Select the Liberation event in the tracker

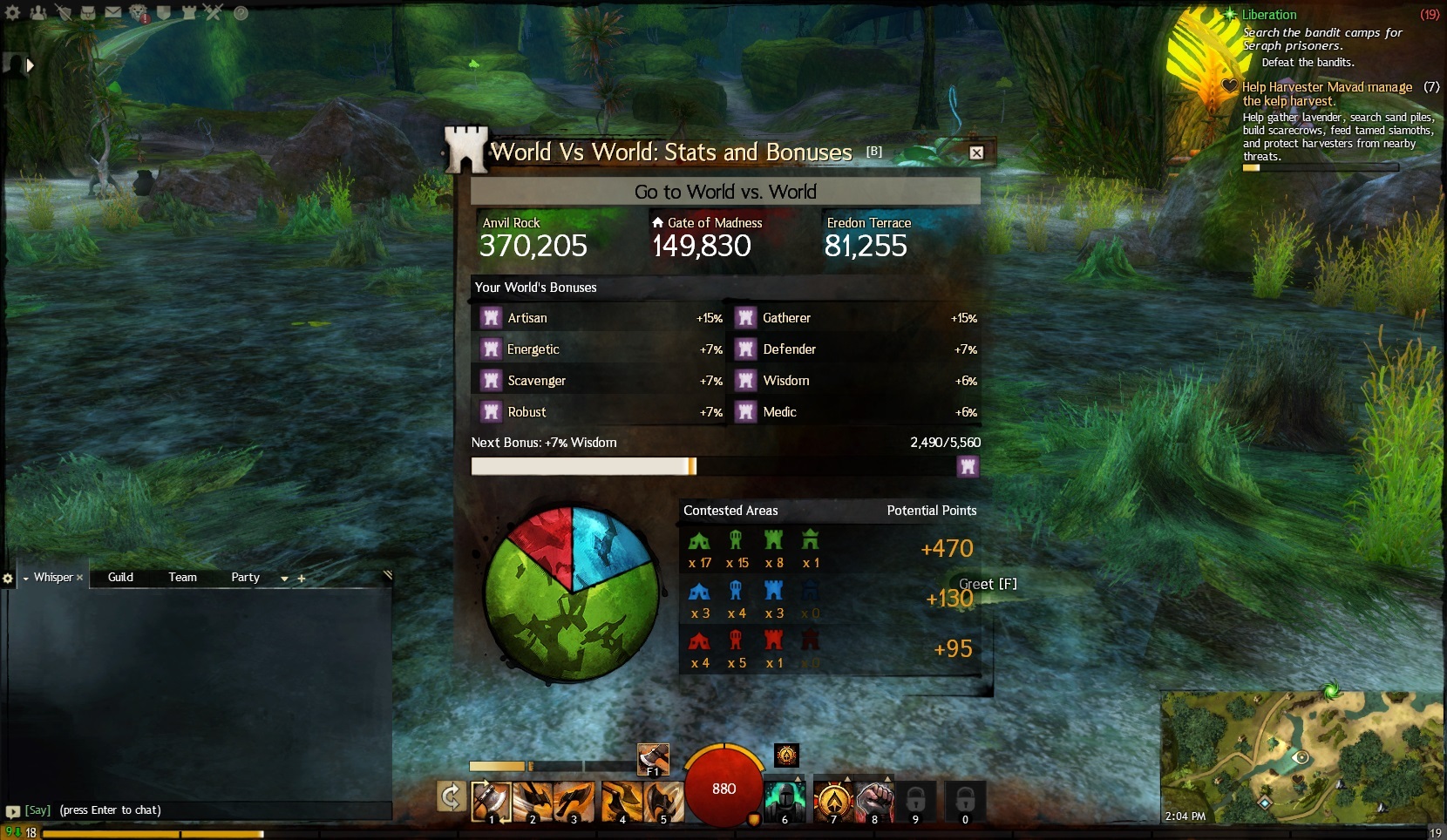[x=1268, y=15]
